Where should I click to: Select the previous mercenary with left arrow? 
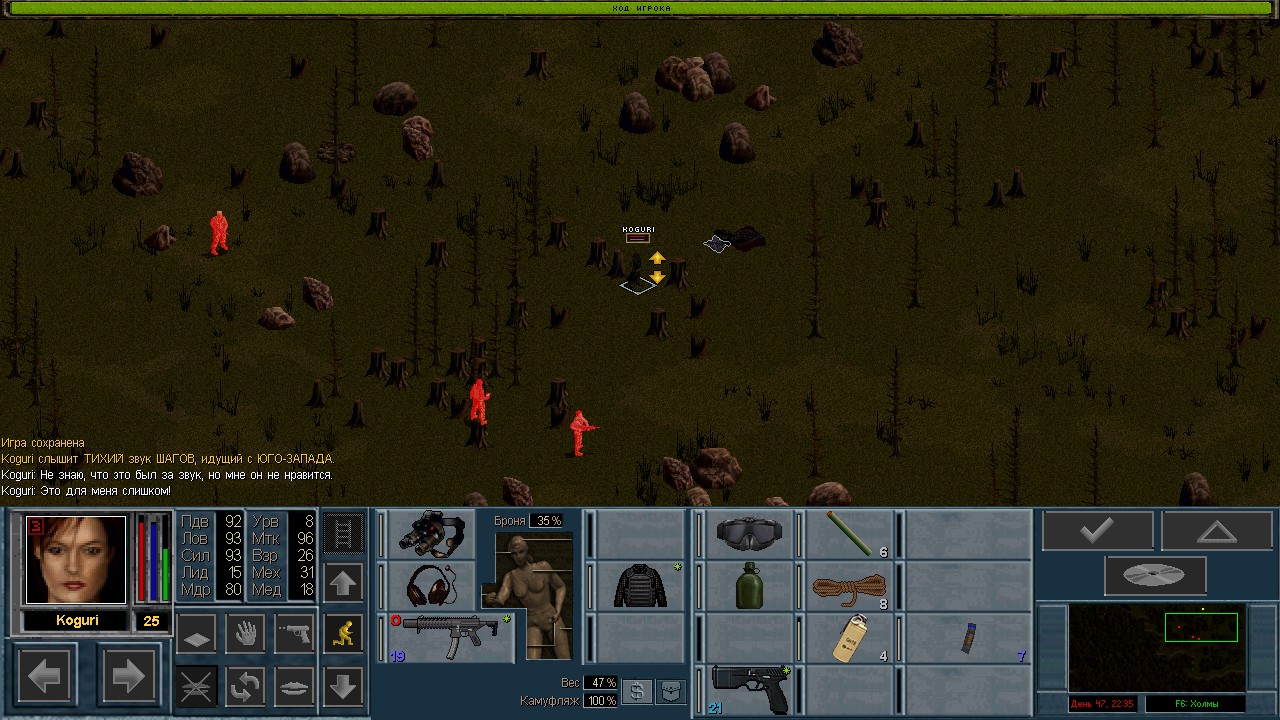pyautogui.click(x=45, y=677)
